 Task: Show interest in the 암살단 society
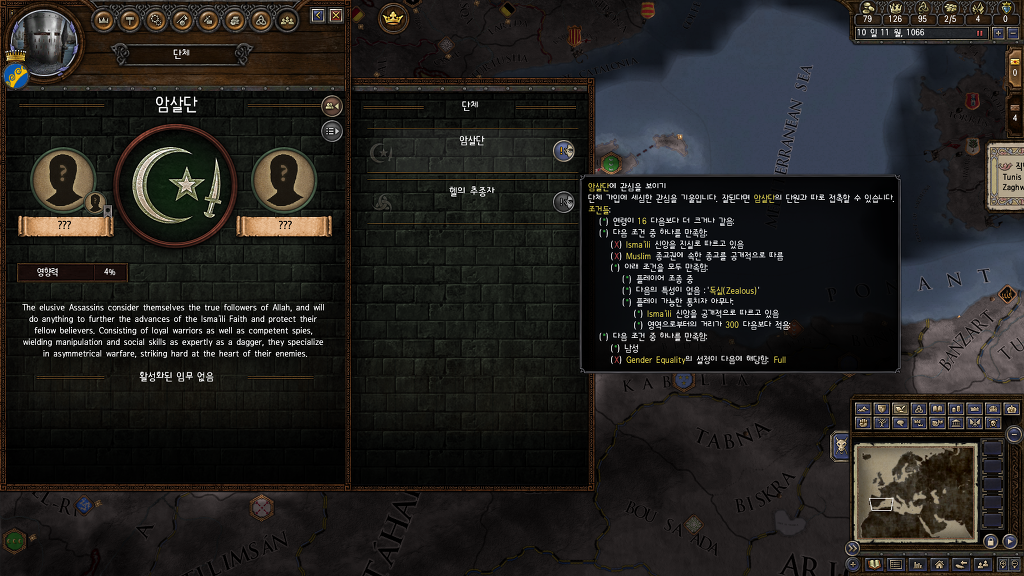(563, 150)
